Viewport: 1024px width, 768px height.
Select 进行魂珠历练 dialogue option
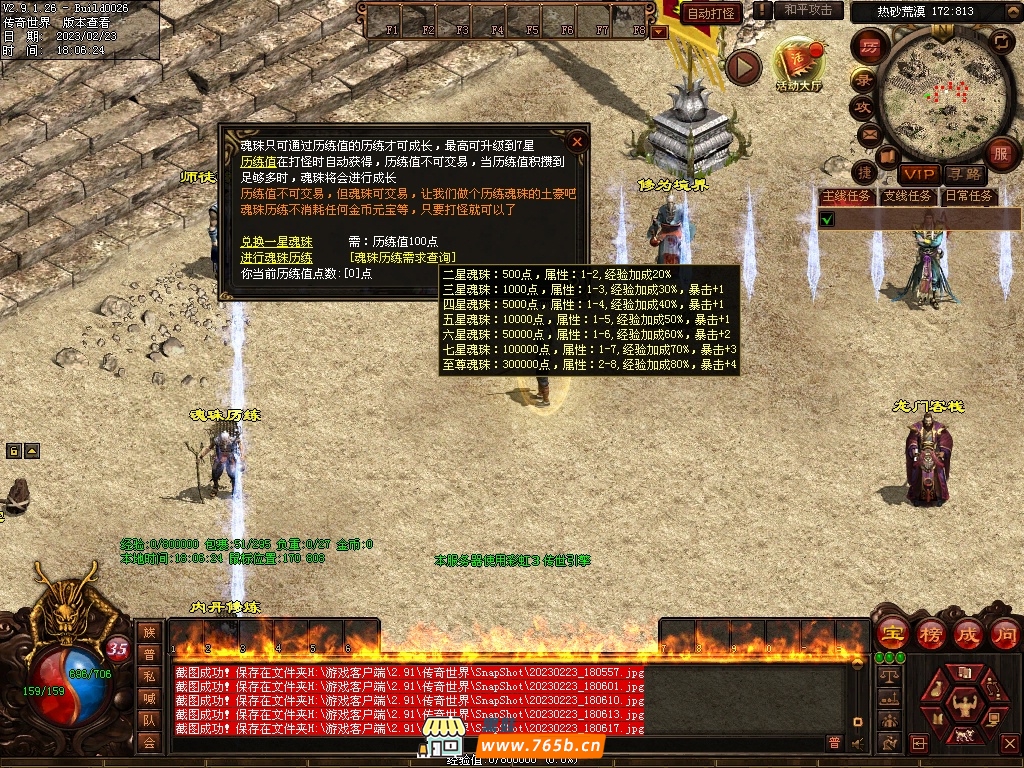[x=277, y=258]
